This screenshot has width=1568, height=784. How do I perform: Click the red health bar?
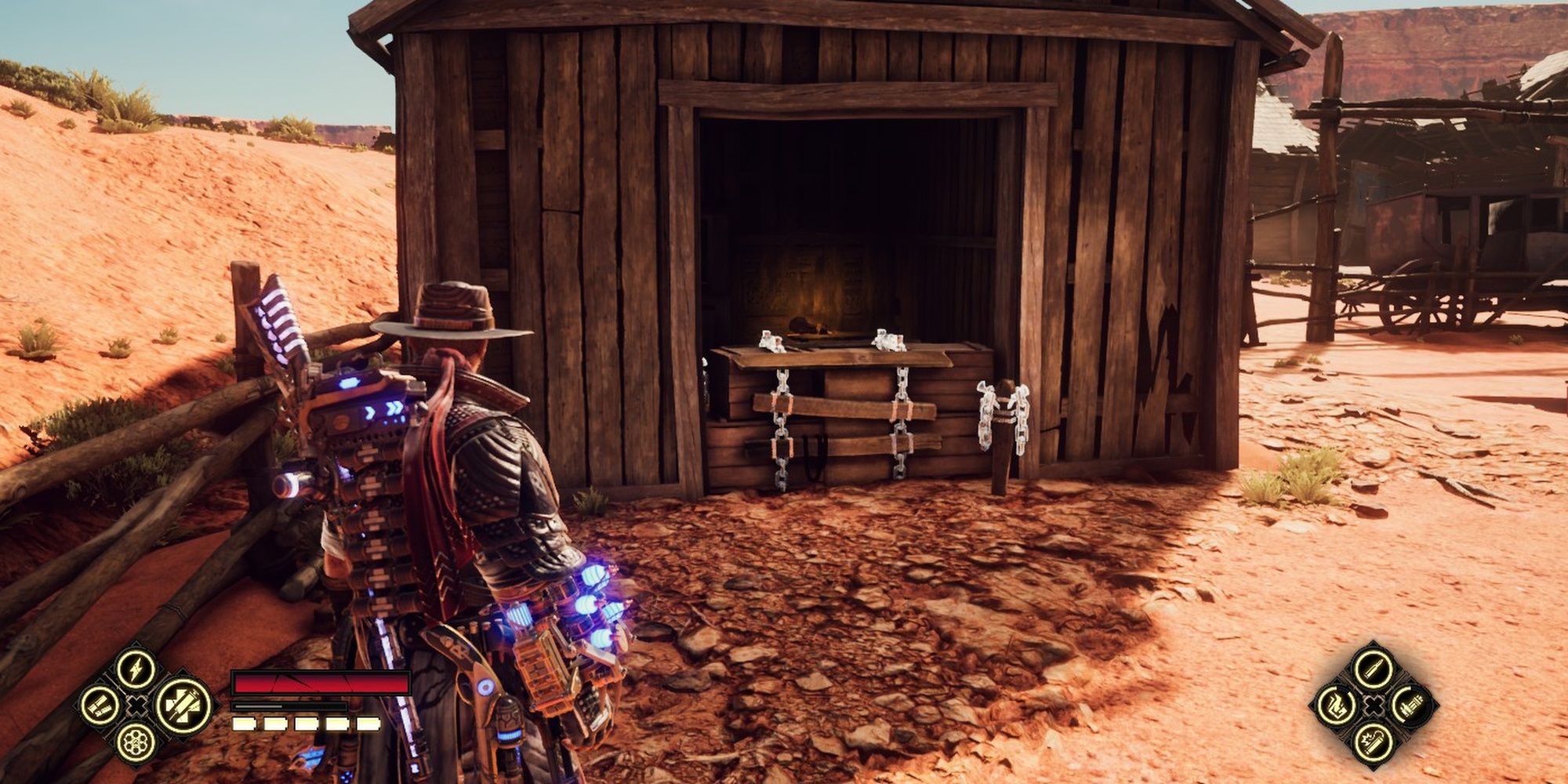[x=321, y=682]
